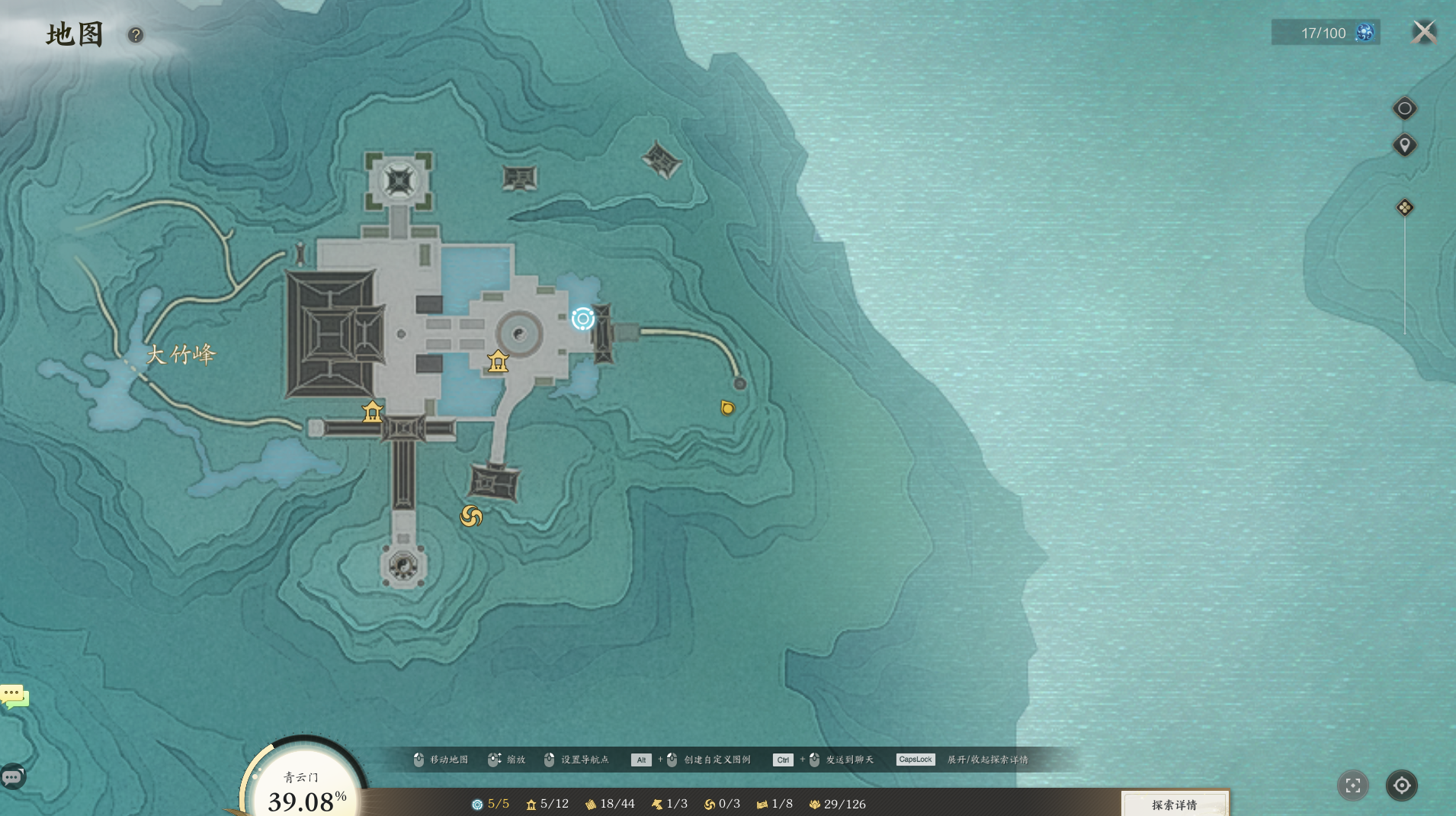Image resolution: width=1456 pixels, height=816 pixels.
Task: Click the circle filter button
Action: pos(1404,108)
